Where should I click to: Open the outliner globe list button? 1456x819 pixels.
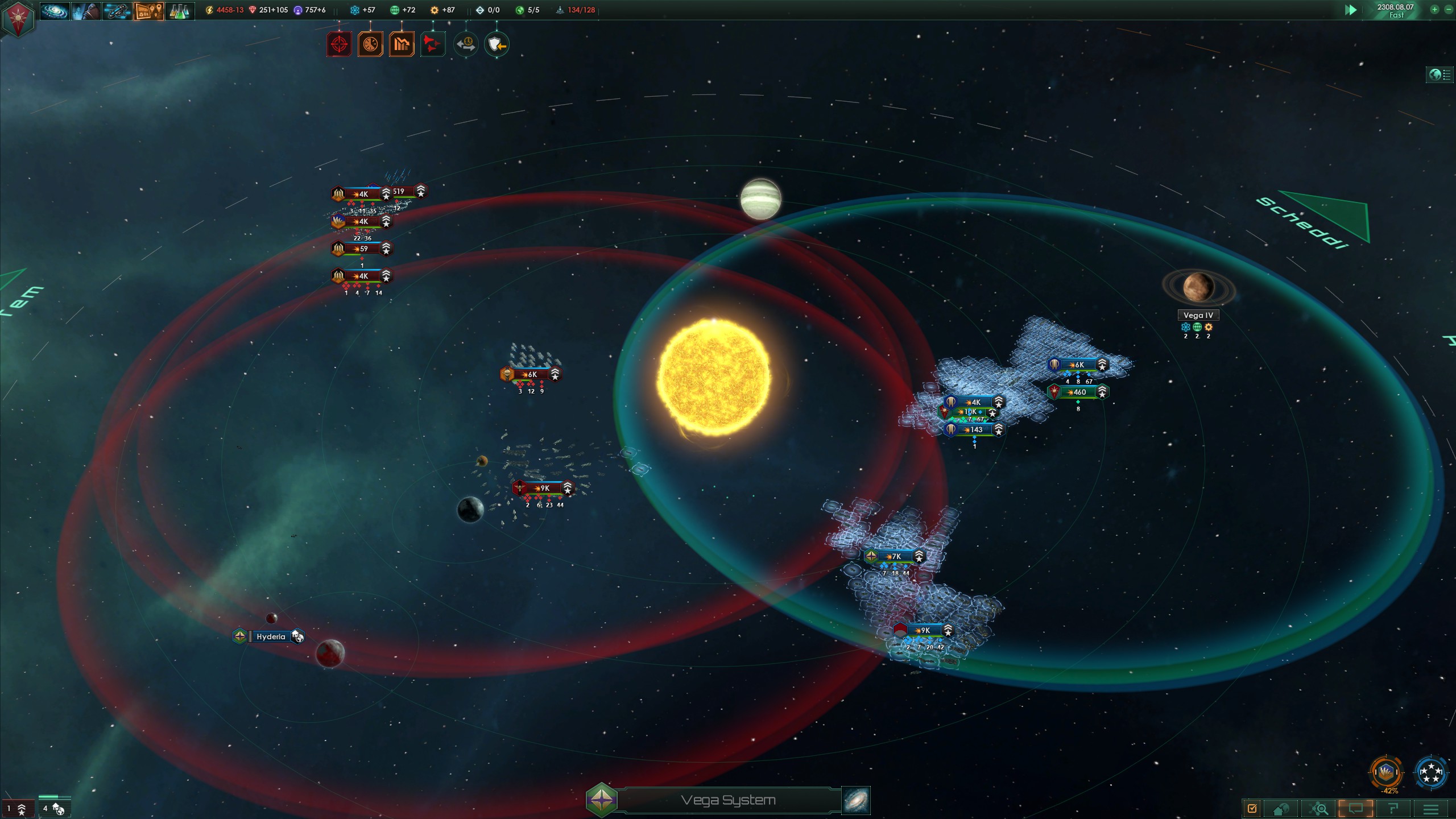1440,75
